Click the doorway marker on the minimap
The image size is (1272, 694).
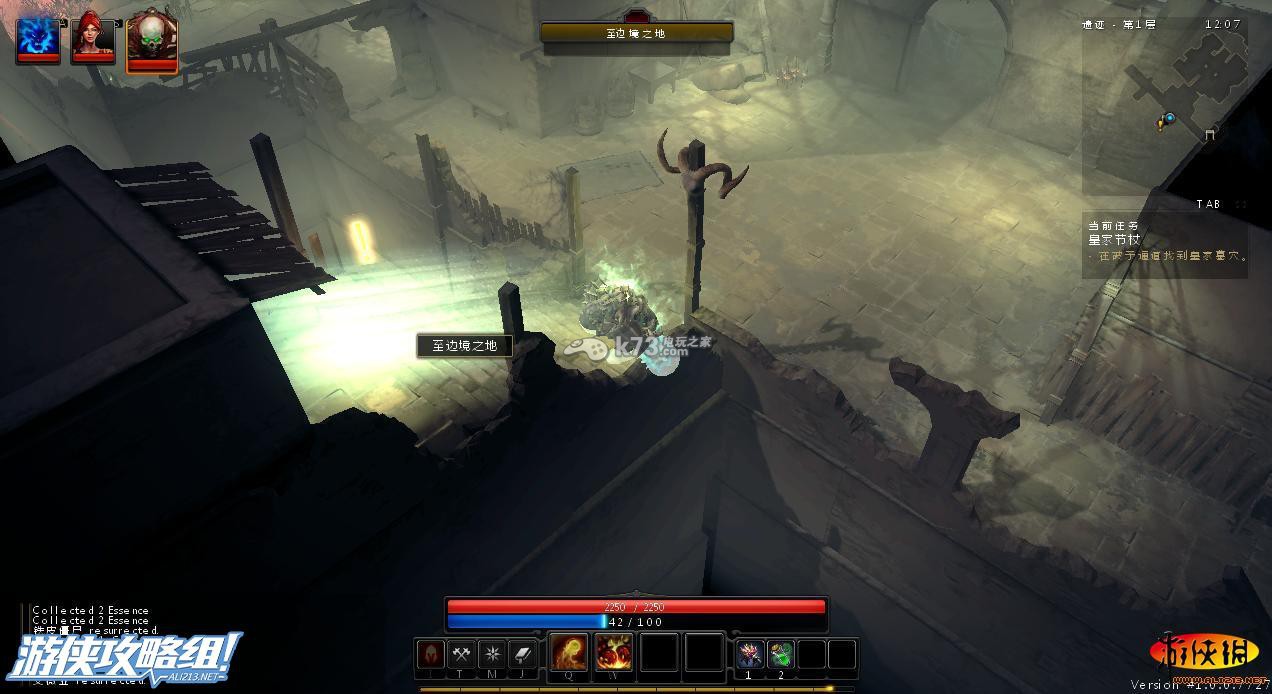coord(1210,134)
